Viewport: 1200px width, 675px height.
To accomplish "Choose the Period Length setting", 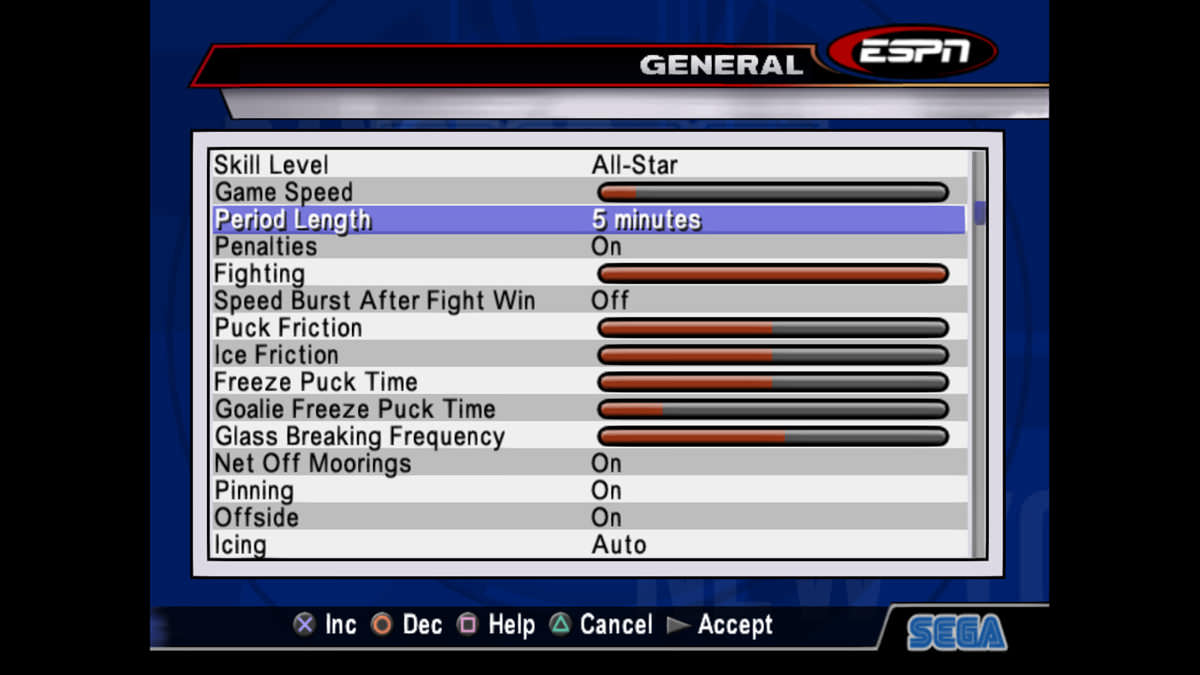I will coord(588,220).
